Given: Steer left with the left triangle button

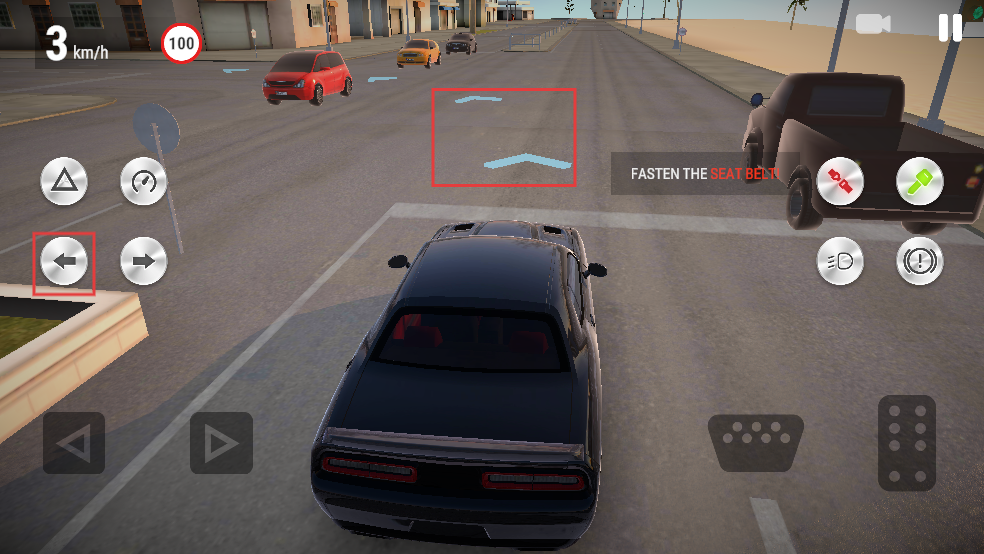Looking at the screenshot, I should pyautogui.click(x=74, y=443).
